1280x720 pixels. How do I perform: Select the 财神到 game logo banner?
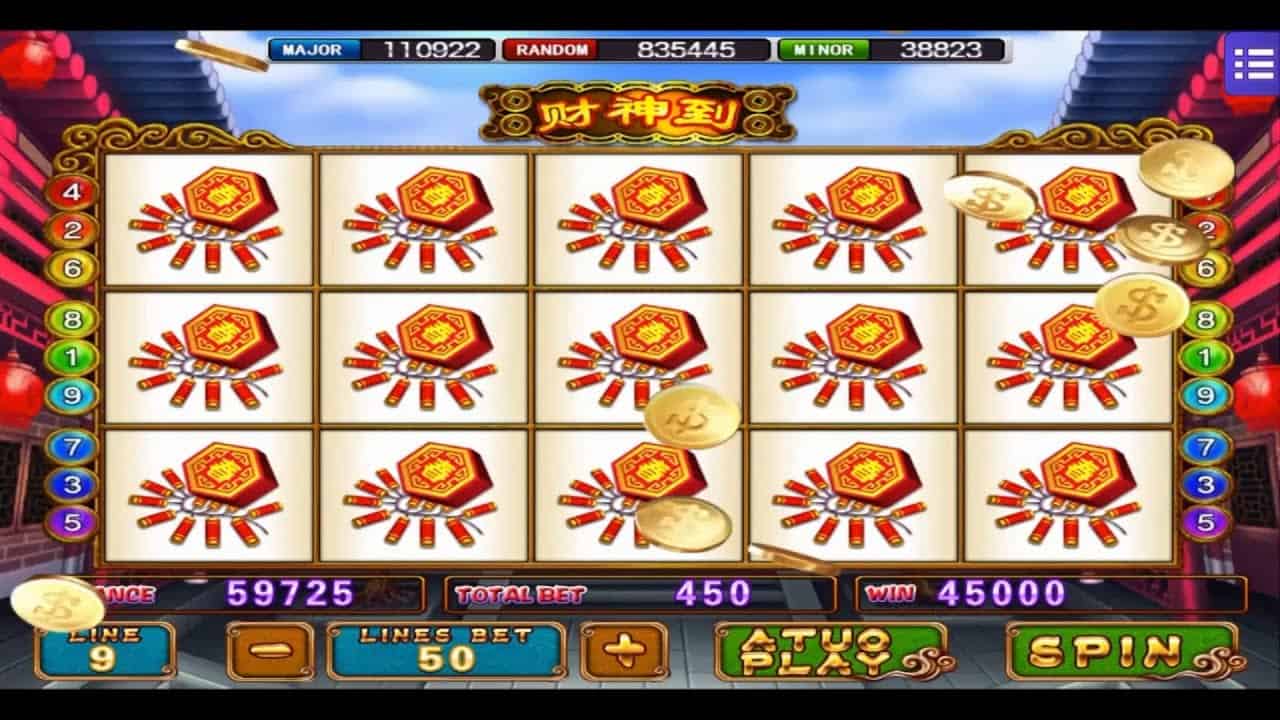640,112
